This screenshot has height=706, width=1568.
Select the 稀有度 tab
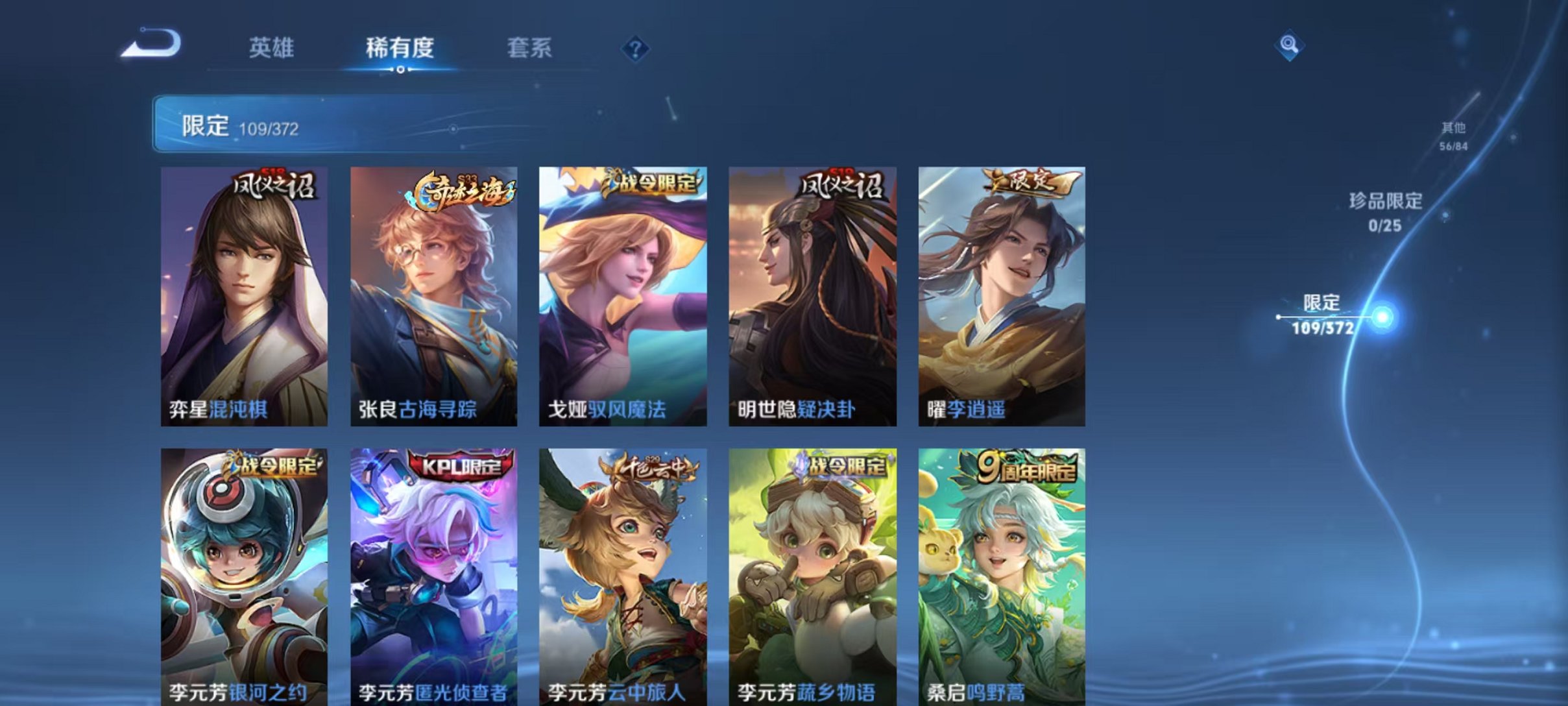pyautogui.click(x=400, y=49)
